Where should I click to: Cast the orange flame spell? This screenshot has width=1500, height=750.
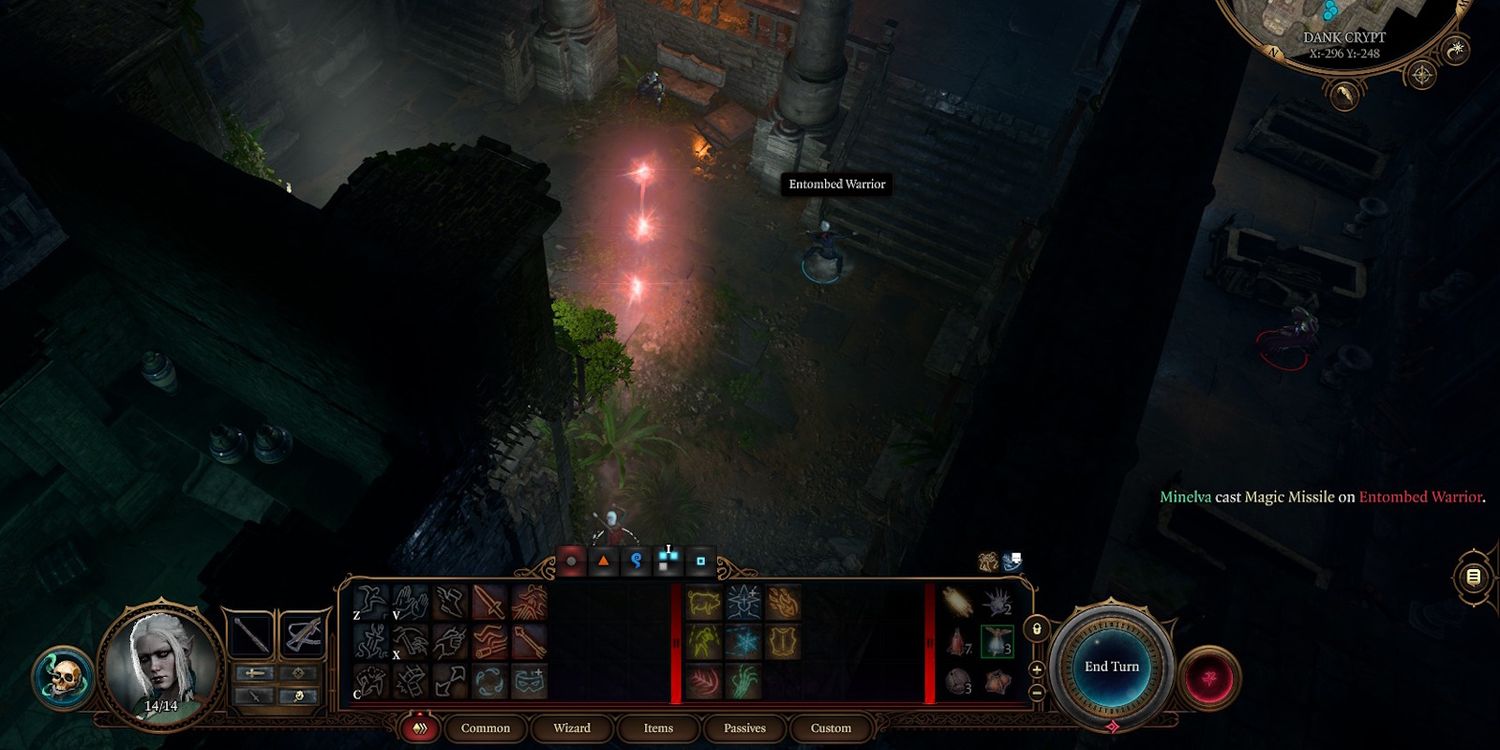(783, 602)
